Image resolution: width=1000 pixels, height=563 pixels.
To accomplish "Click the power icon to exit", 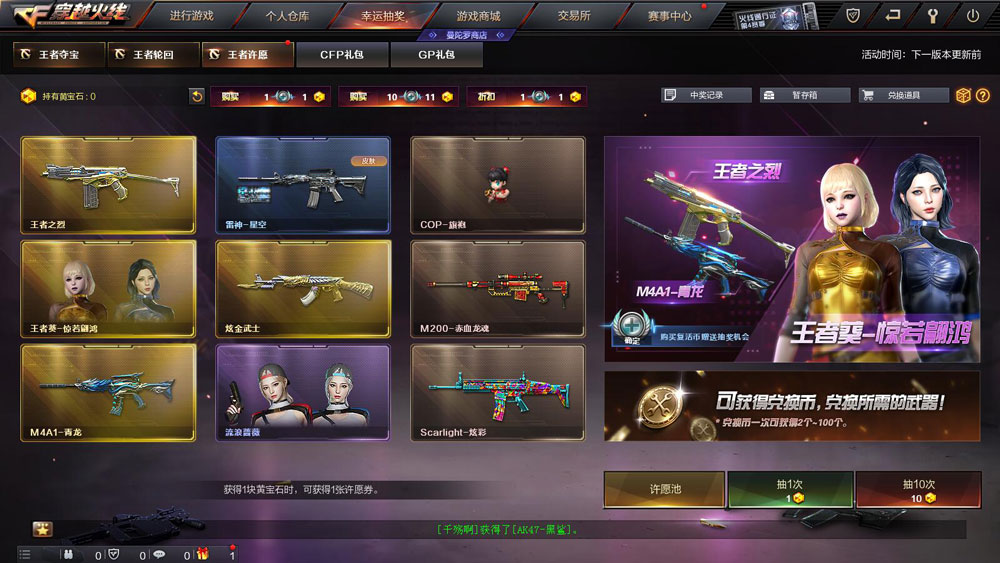I will 973,16.
